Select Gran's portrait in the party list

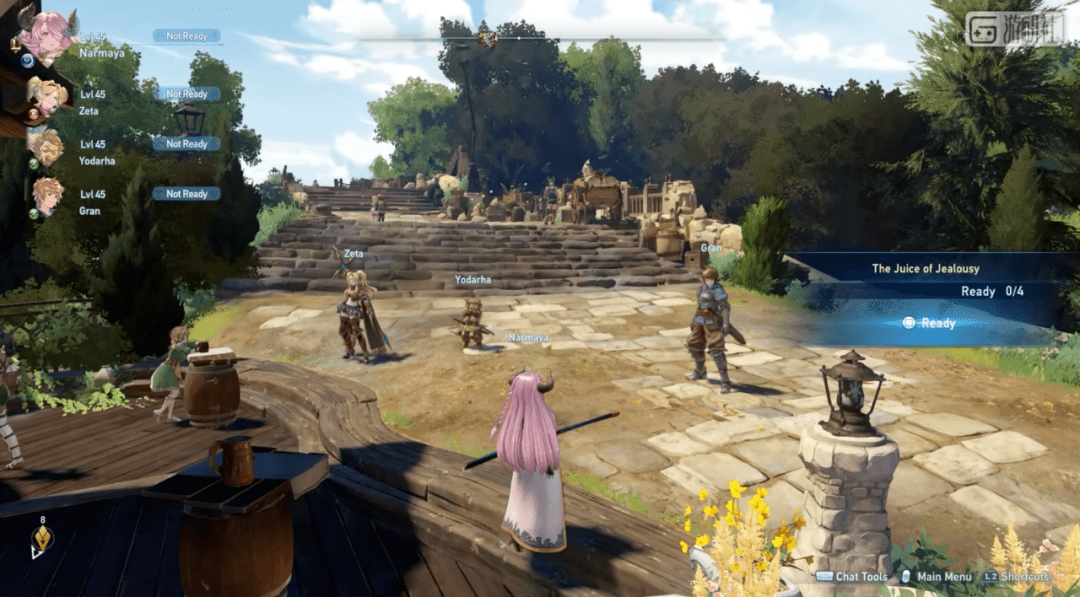[47, 195]
